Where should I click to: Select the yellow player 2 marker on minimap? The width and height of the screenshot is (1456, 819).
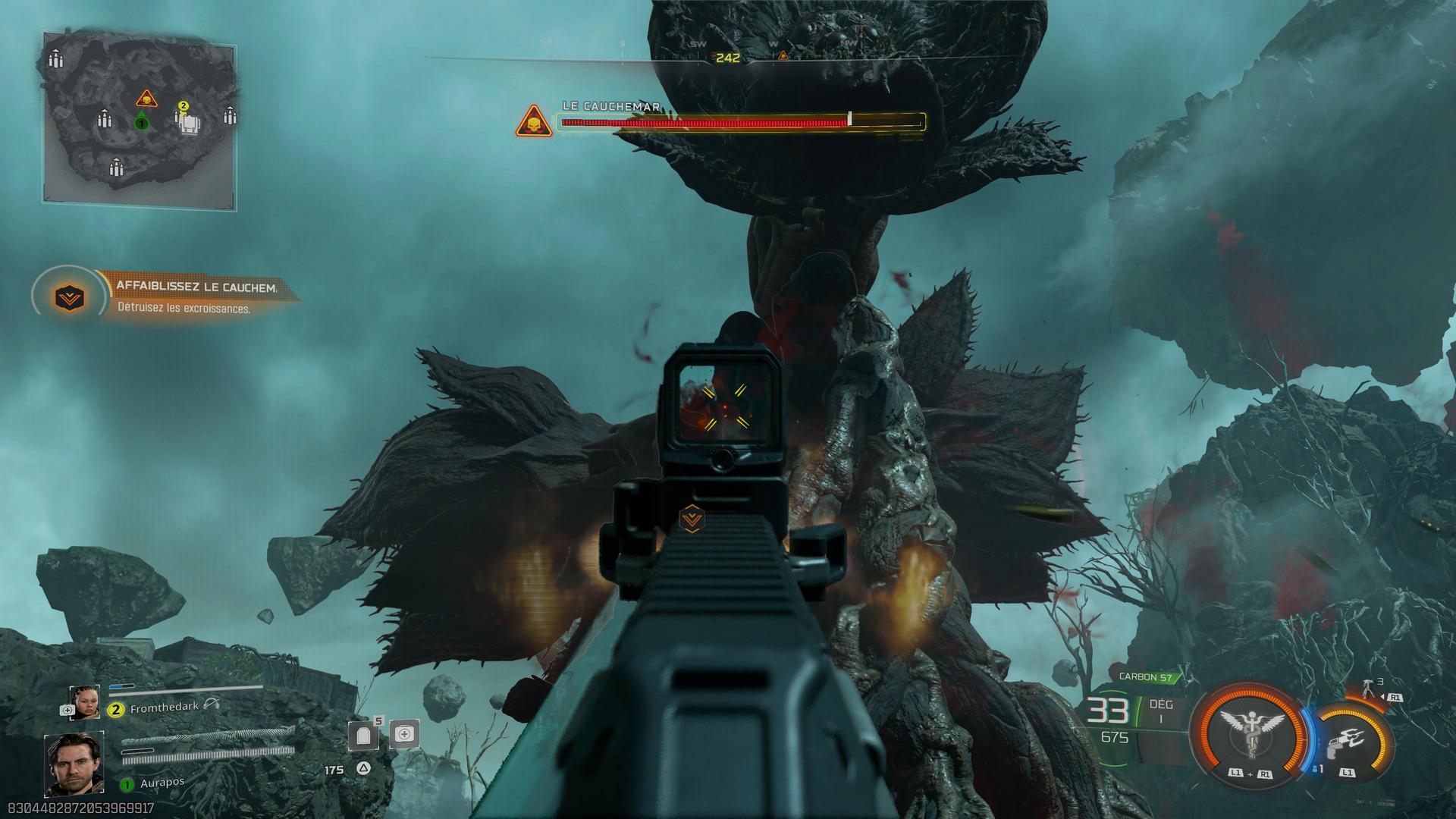(183, 106)
